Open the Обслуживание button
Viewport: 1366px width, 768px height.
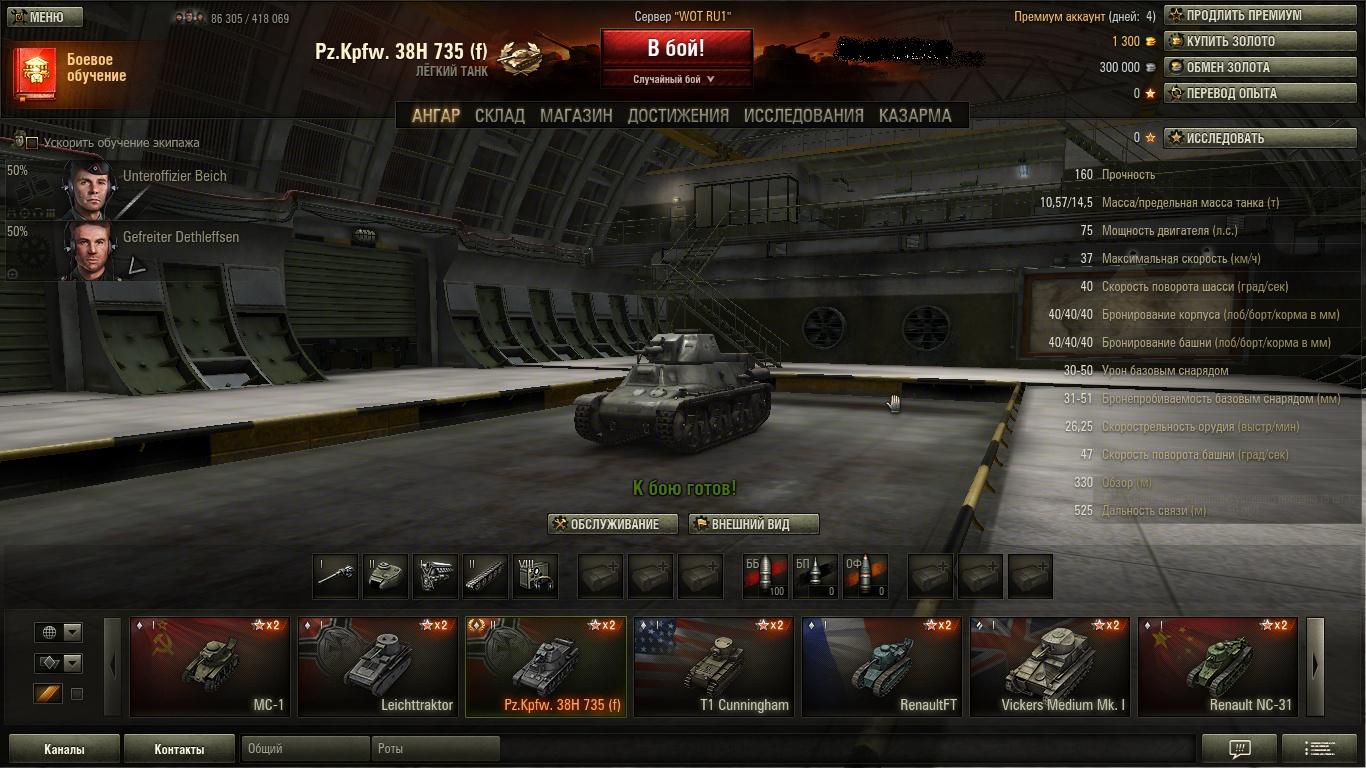tap(613, 524)
